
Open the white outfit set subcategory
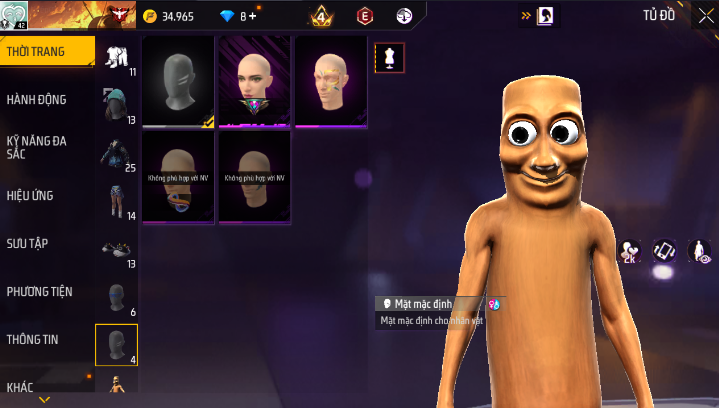click(117, 57)
